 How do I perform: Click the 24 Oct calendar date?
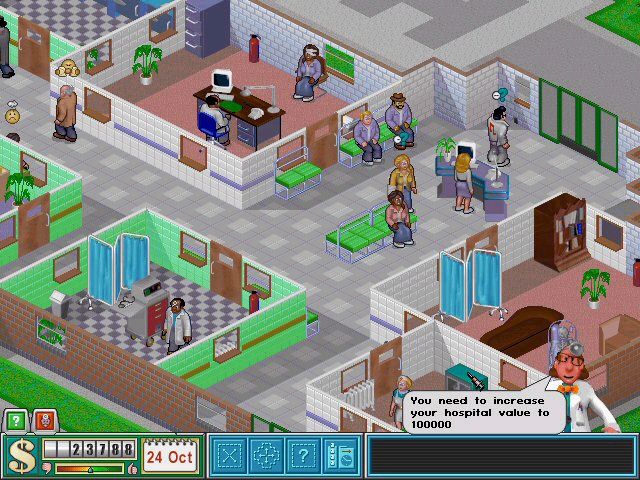coord(170,456)
